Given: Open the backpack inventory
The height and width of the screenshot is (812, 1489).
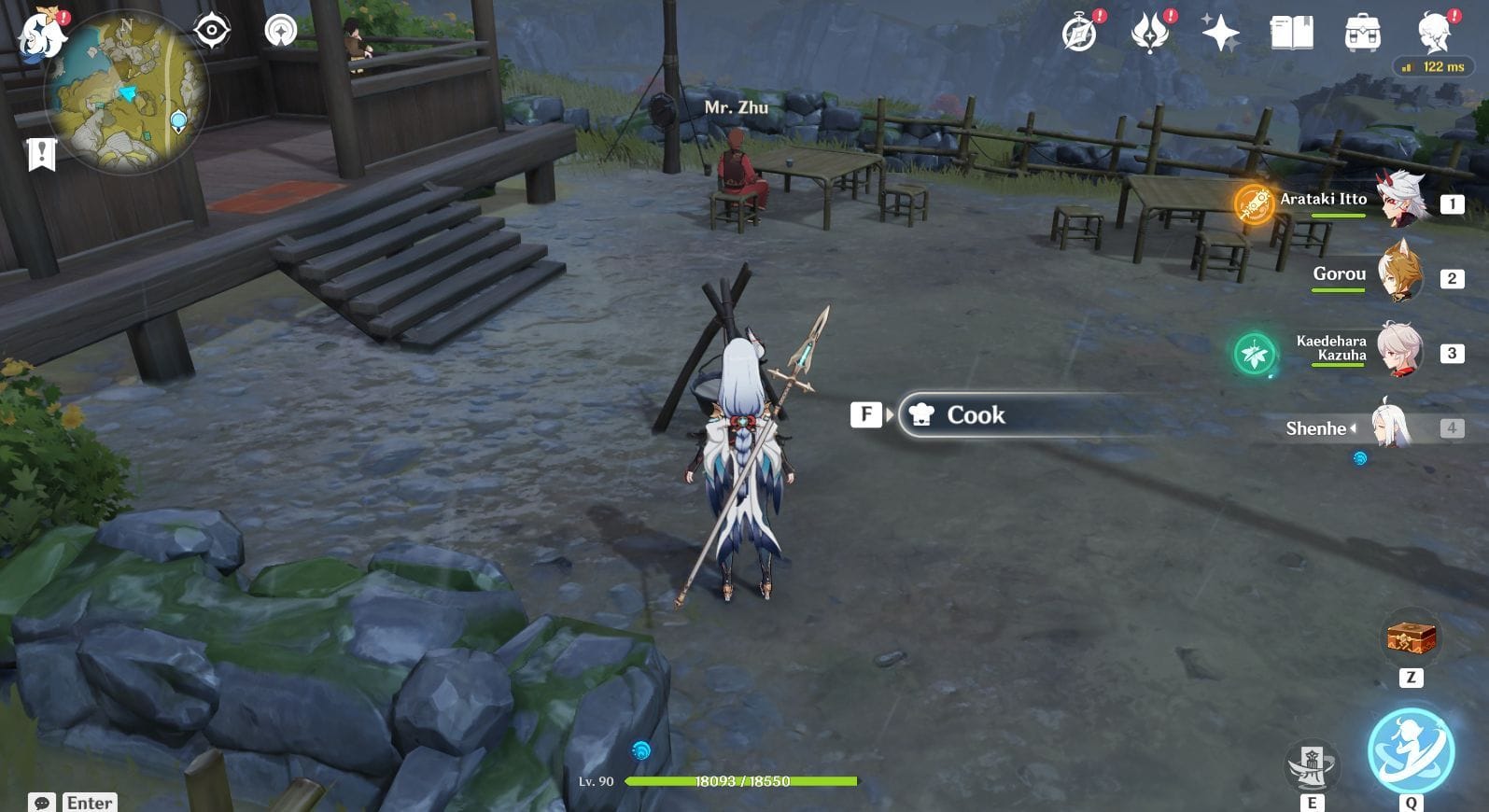Looking at the screenshot, I should (1362, 34).
